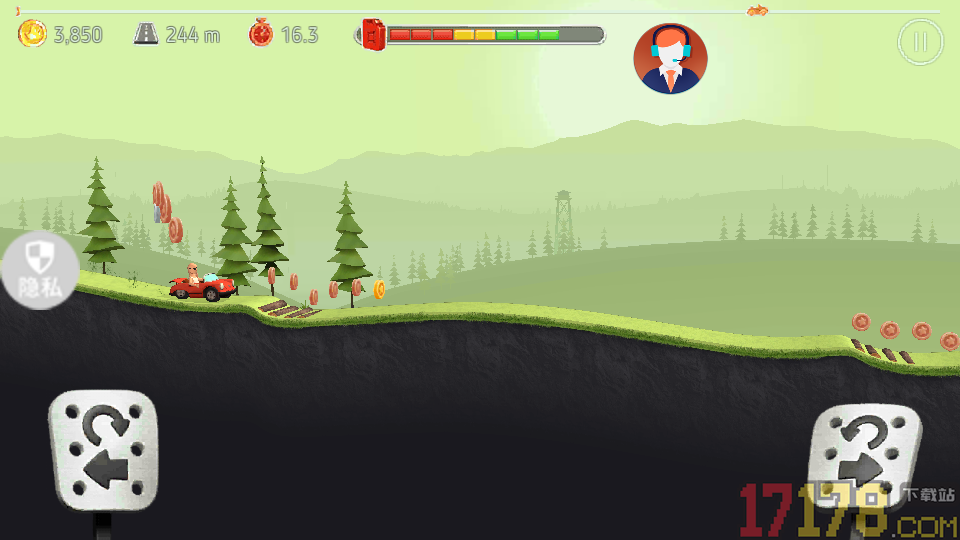Open the customer service headset avatar
Screen dimensions: 960x540
tap(670, 59)
